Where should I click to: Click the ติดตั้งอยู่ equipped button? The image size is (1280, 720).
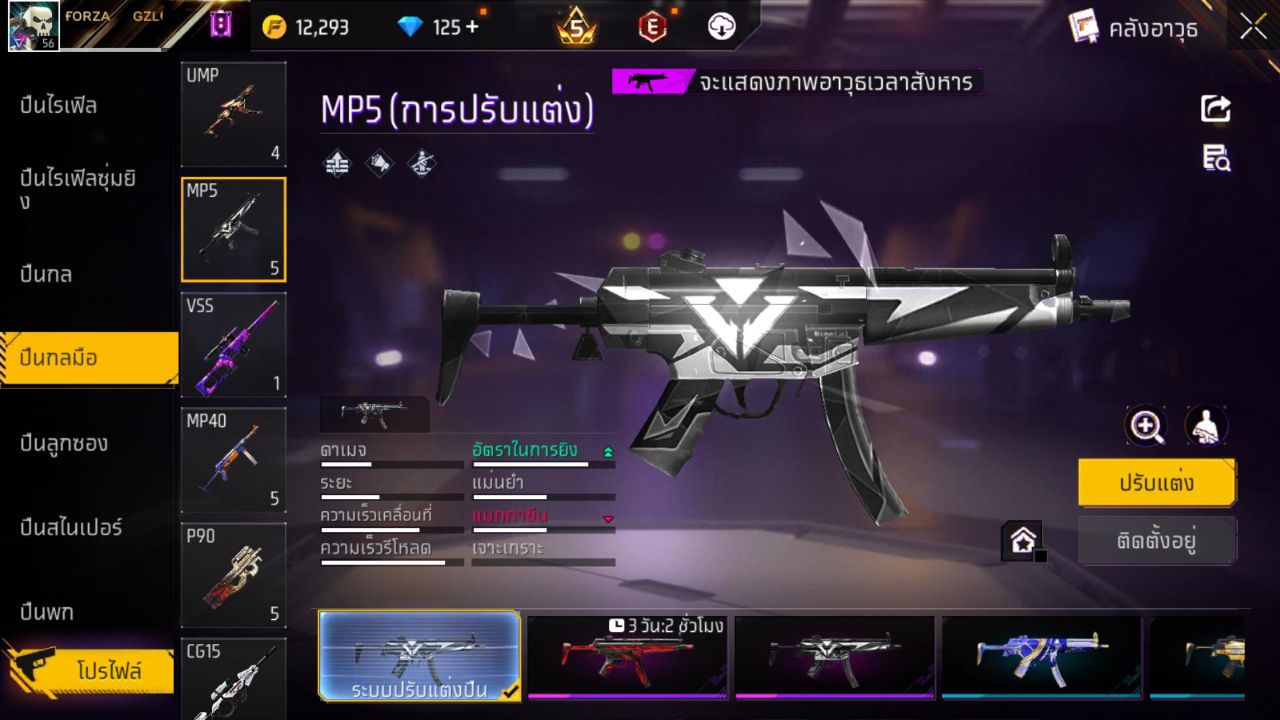(1157, 540)
